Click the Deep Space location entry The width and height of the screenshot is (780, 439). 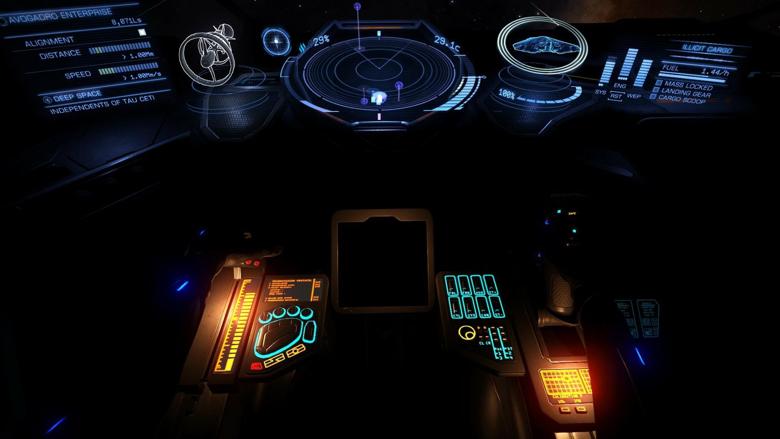(x=82, y=95)
